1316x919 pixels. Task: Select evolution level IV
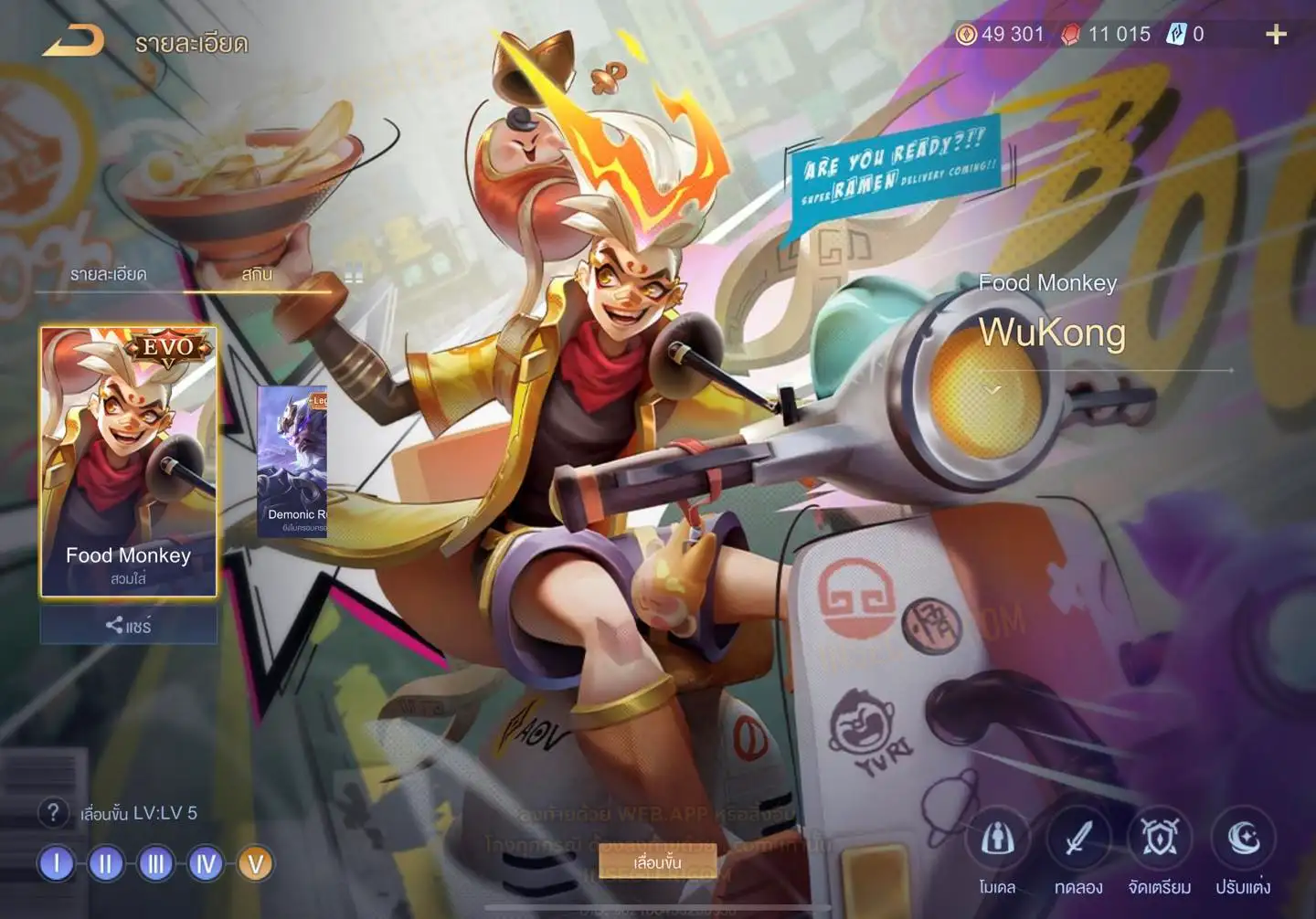(206, 863)
